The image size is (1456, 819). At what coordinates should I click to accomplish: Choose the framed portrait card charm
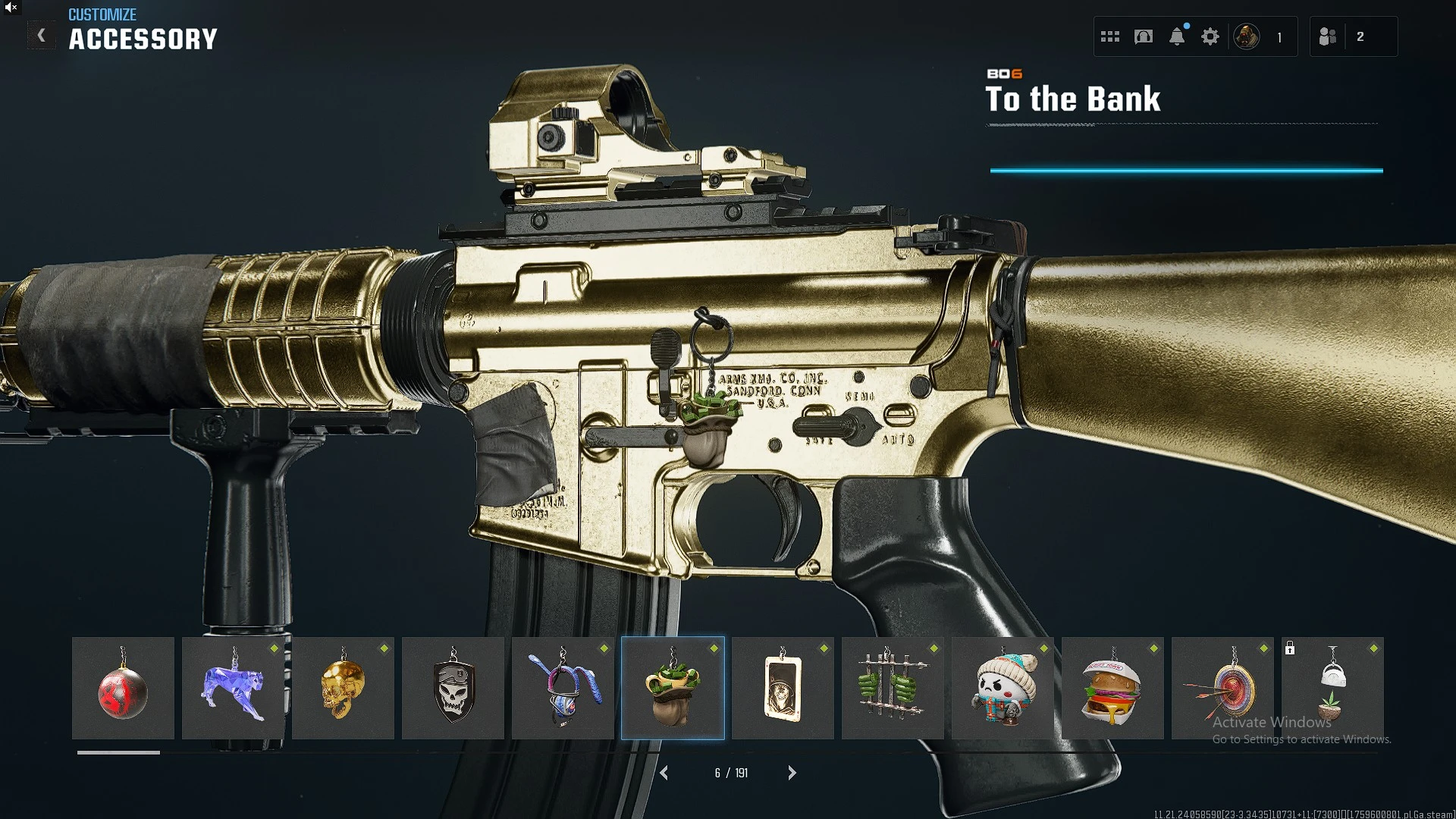(x=783, y=689)
